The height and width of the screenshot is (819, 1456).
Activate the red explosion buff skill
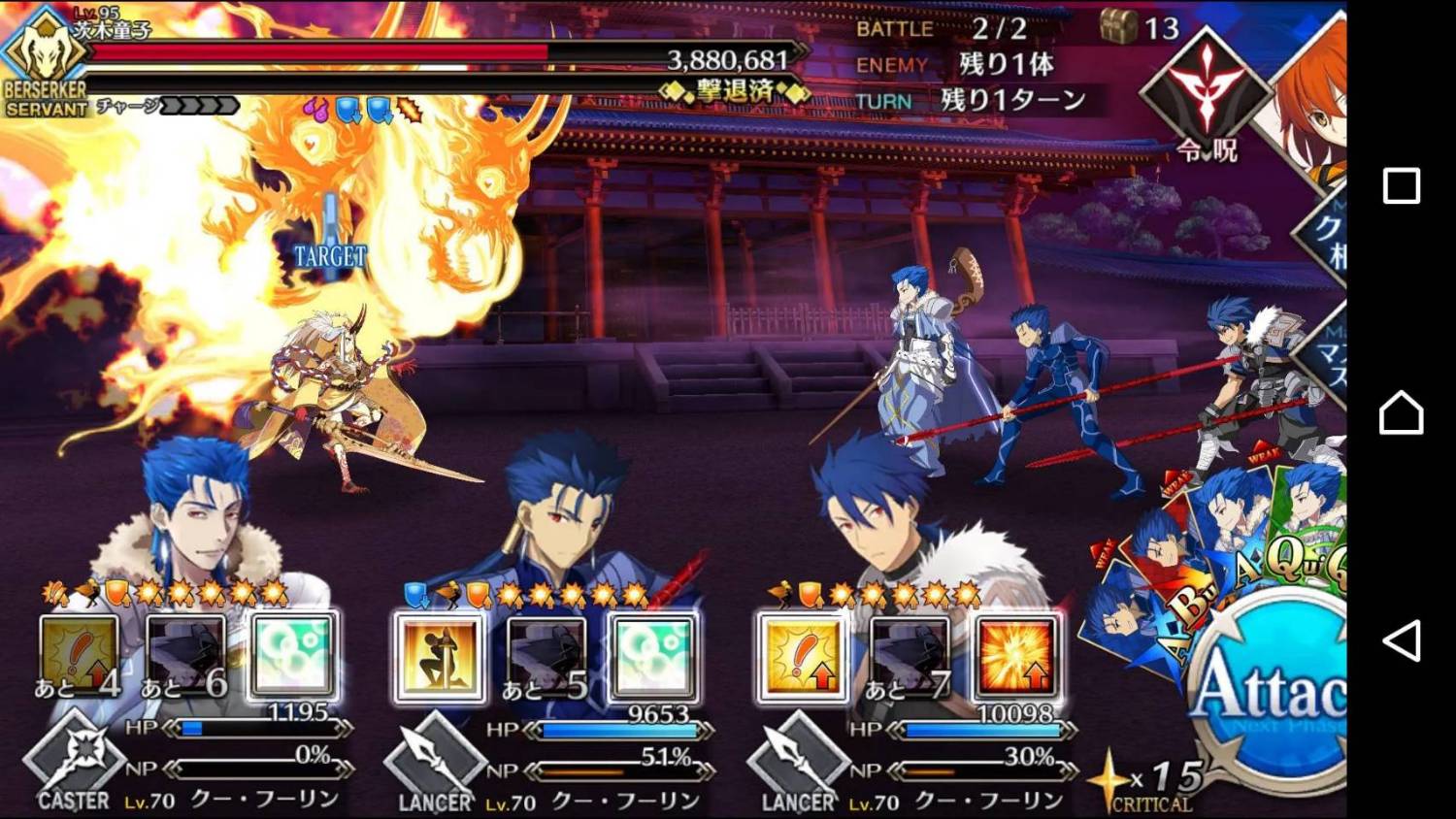[x=1015, y=657]
